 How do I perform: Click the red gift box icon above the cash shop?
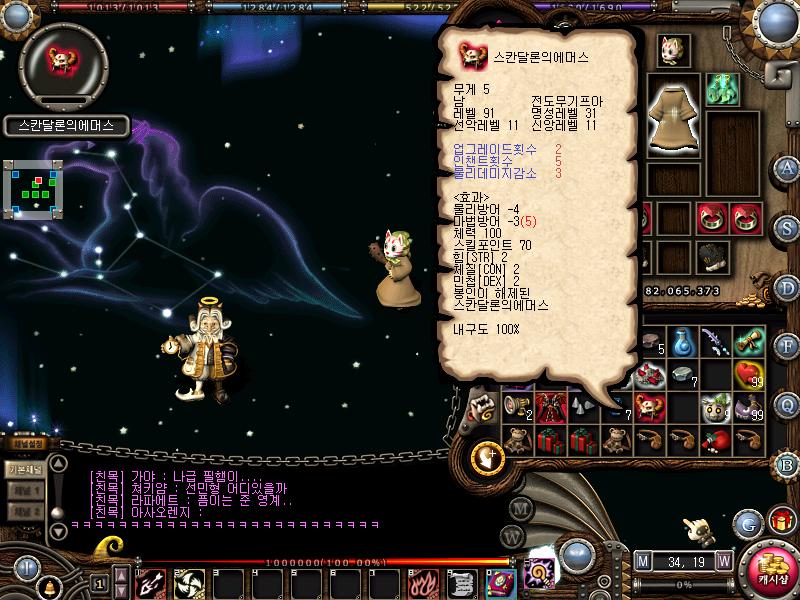tap(779, 520)
